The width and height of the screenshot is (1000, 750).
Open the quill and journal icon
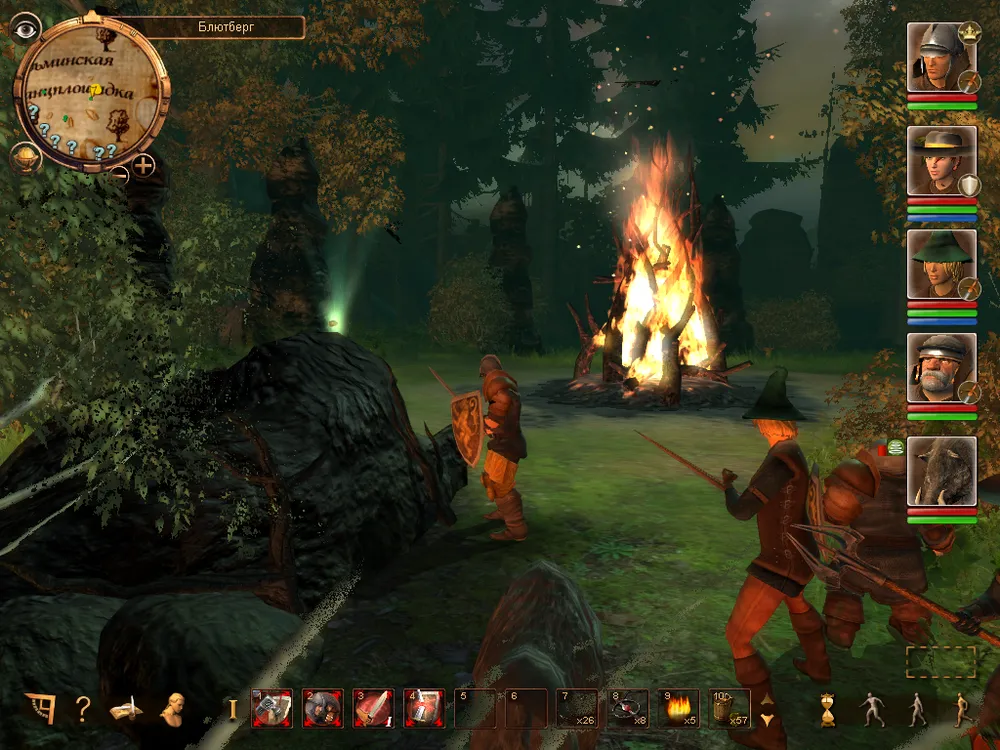[x=126, y=708]
